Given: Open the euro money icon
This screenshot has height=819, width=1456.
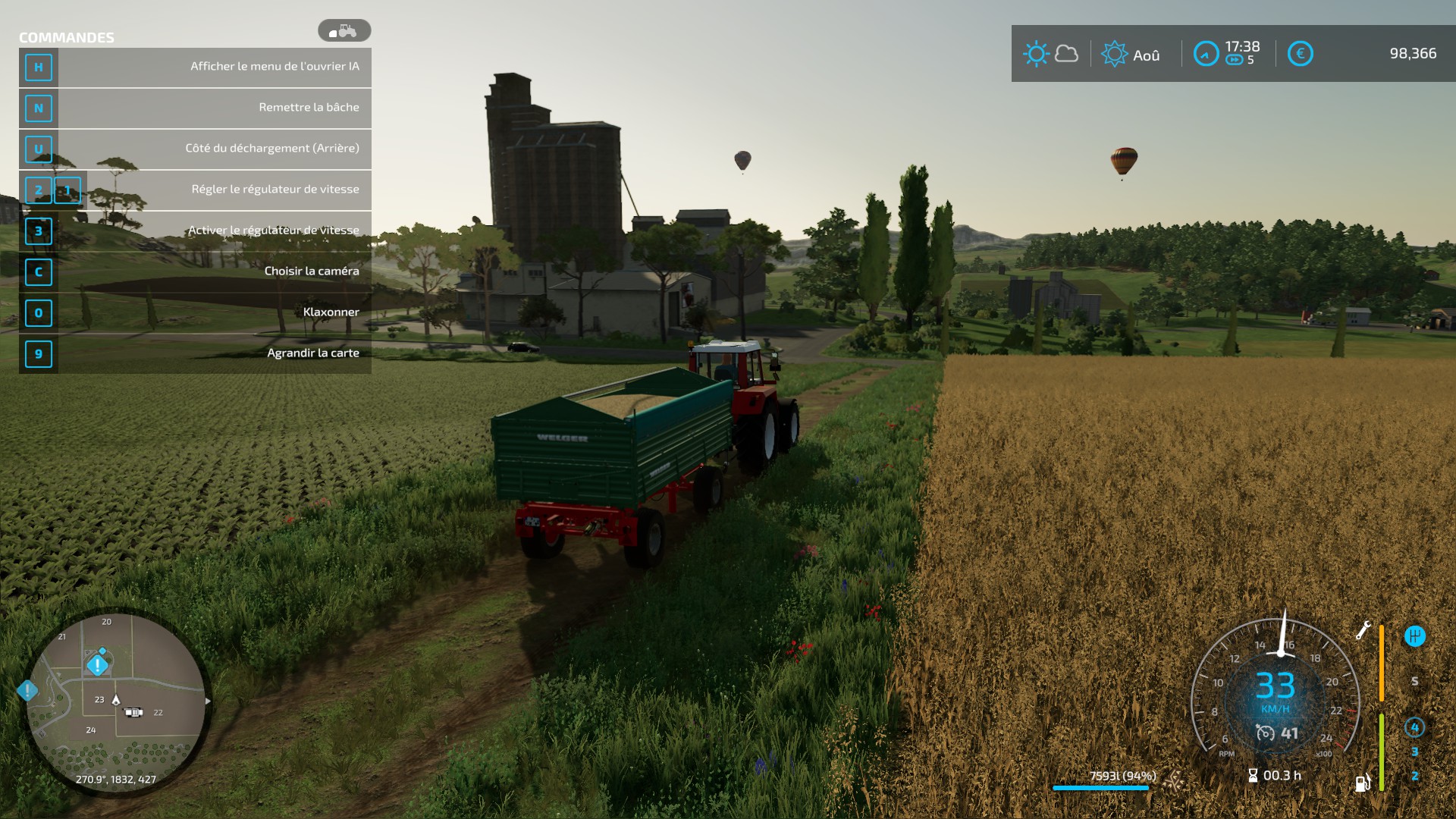Looking at the screenshot, I should [1300, 54].
